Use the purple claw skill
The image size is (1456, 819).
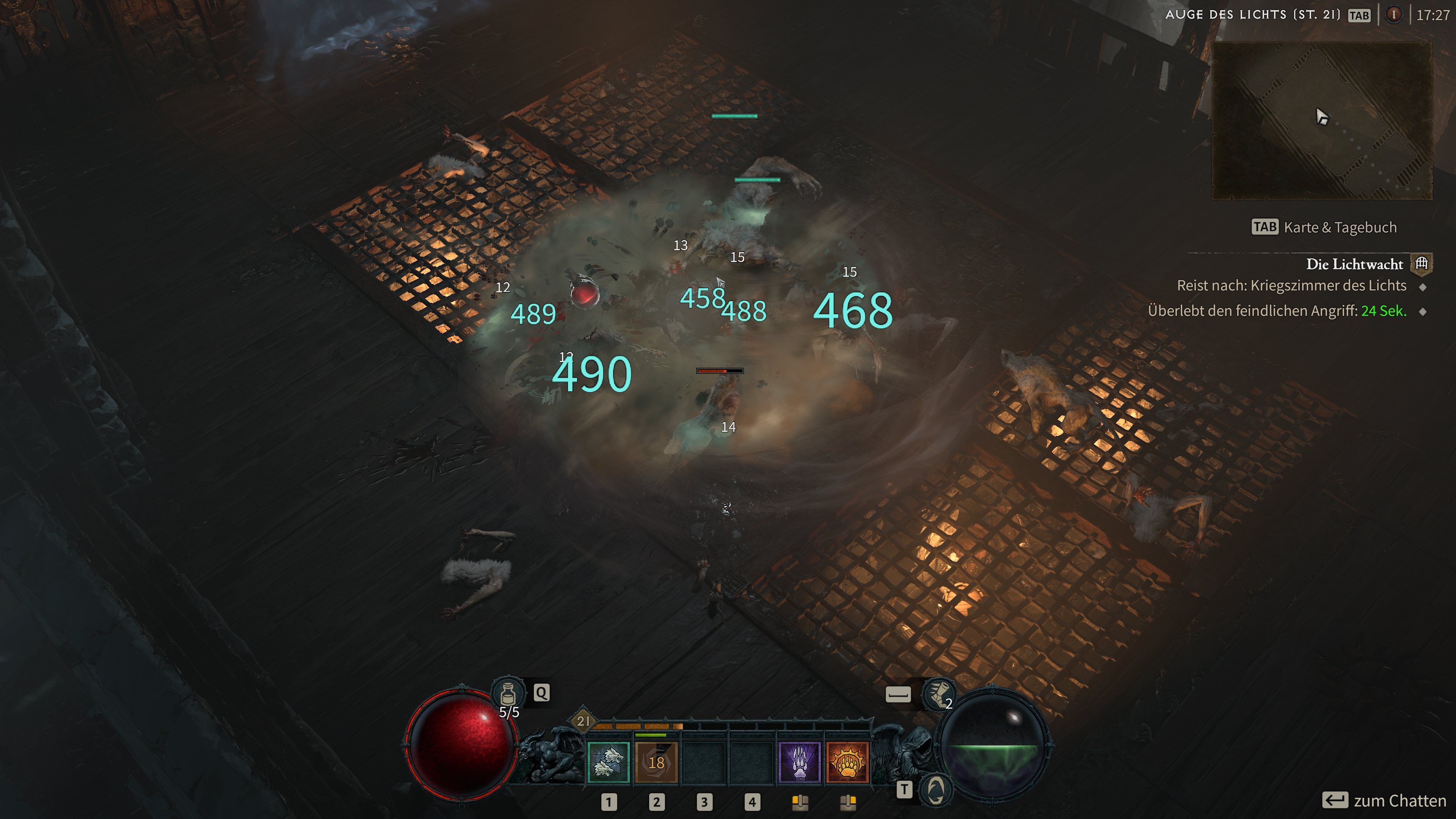point(799,762)
